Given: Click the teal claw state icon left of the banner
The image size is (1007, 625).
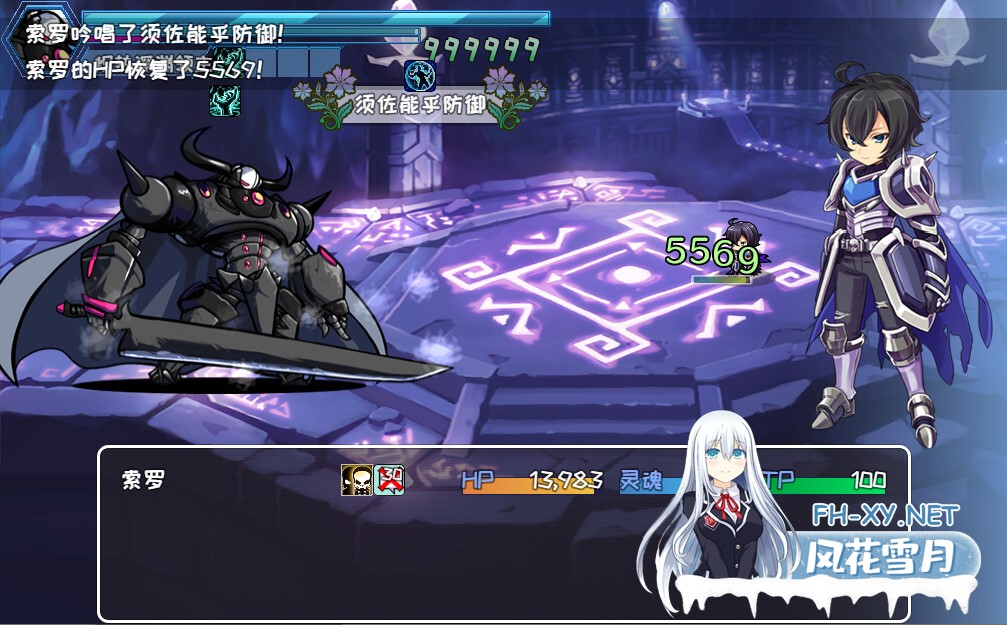Looking at the screenshot, I should click(x=224, y=100).
